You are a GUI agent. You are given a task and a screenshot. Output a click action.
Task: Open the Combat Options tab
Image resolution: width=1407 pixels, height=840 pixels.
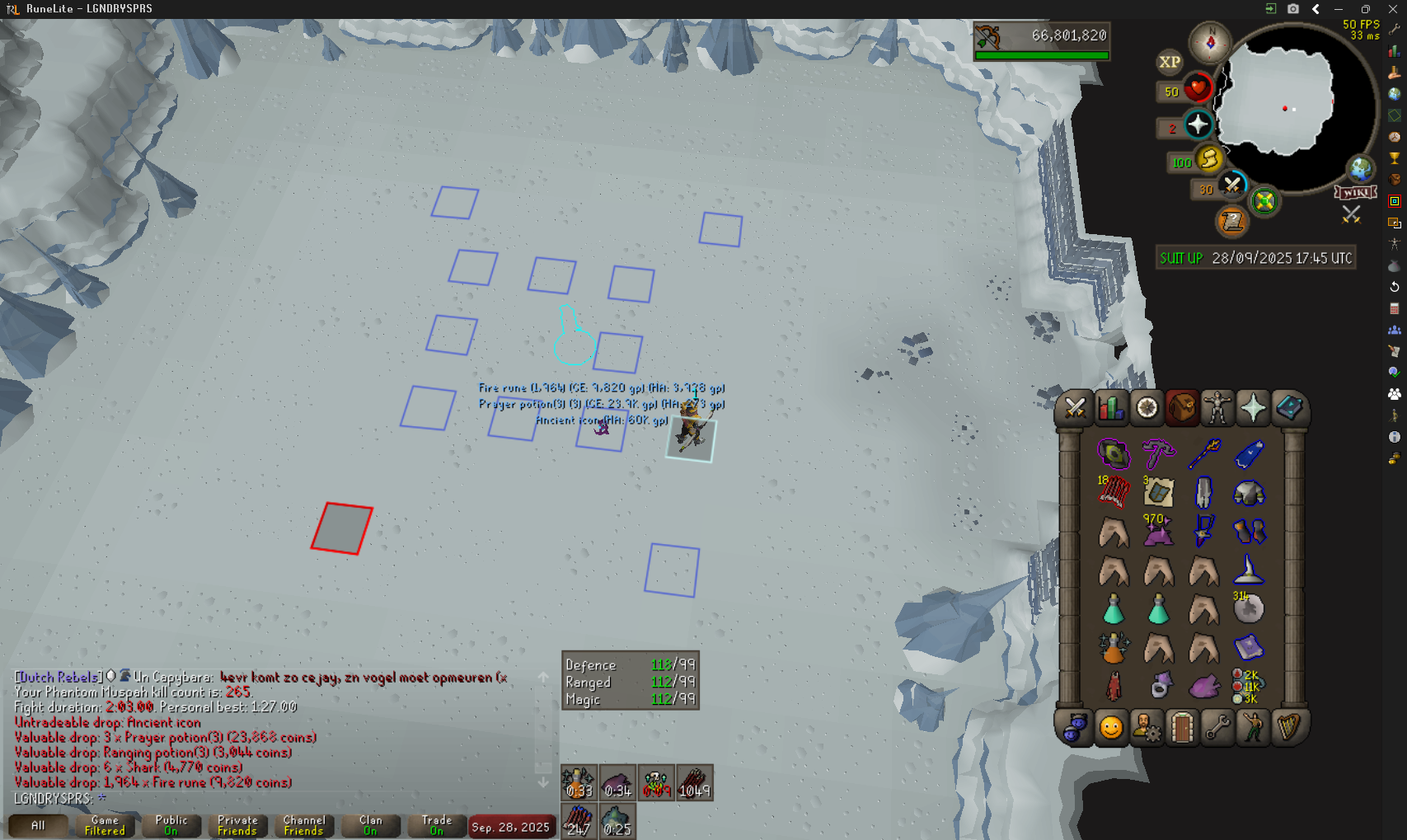click(x=1075, y=408)
